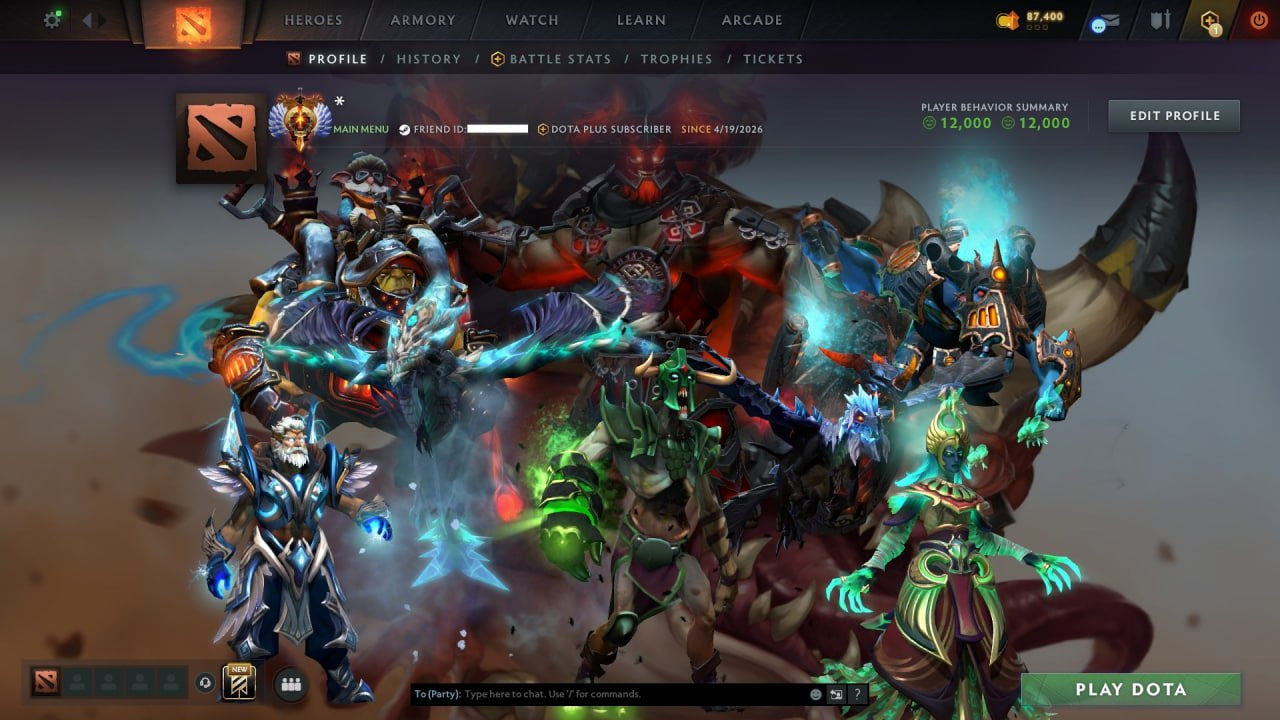Open the Dota Plus hexagon notification icon
This screenshot has height=720, width=1280.
[1209, 21]
